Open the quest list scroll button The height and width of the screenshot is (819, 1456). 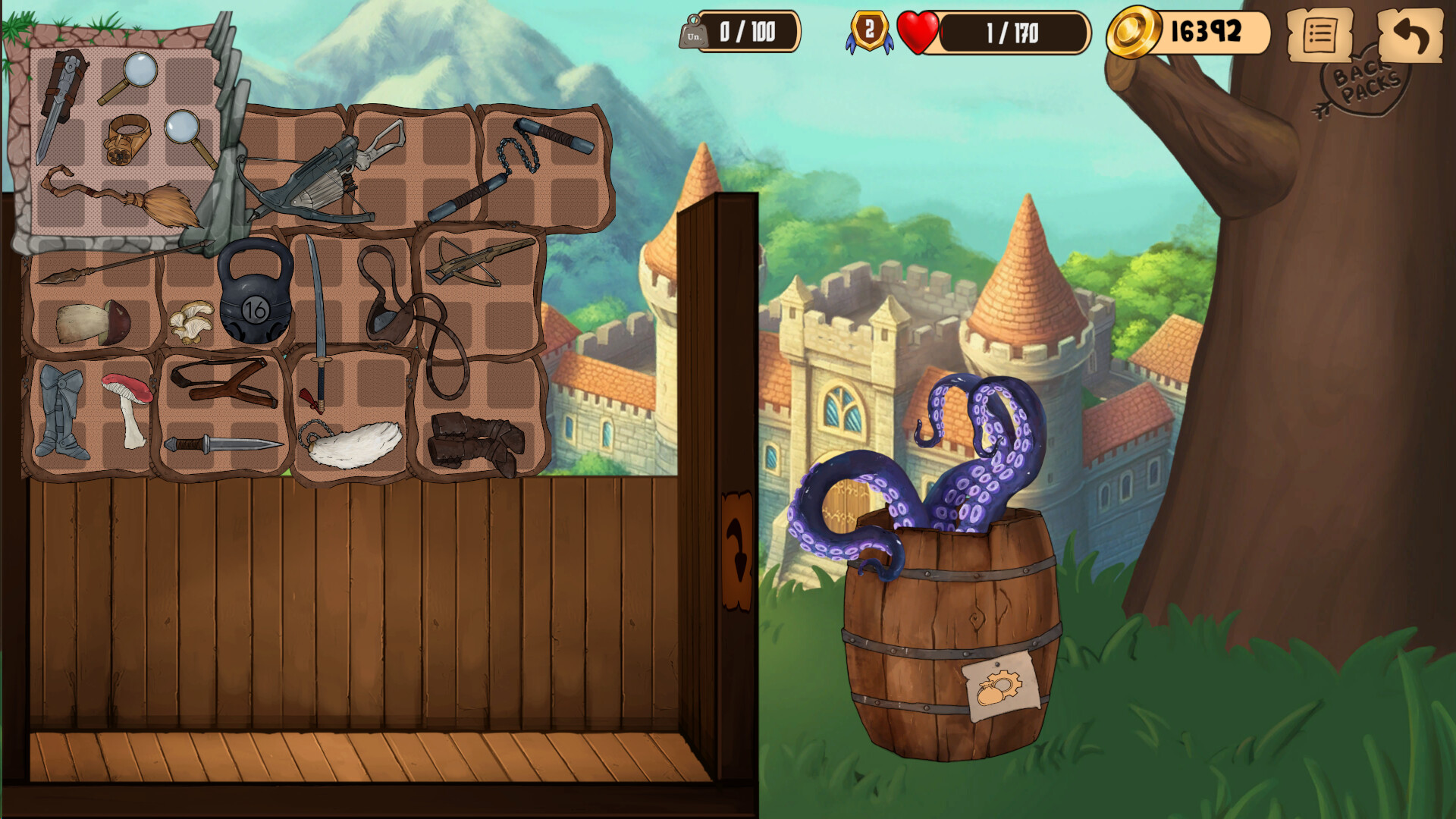(x=1319, y=35)
